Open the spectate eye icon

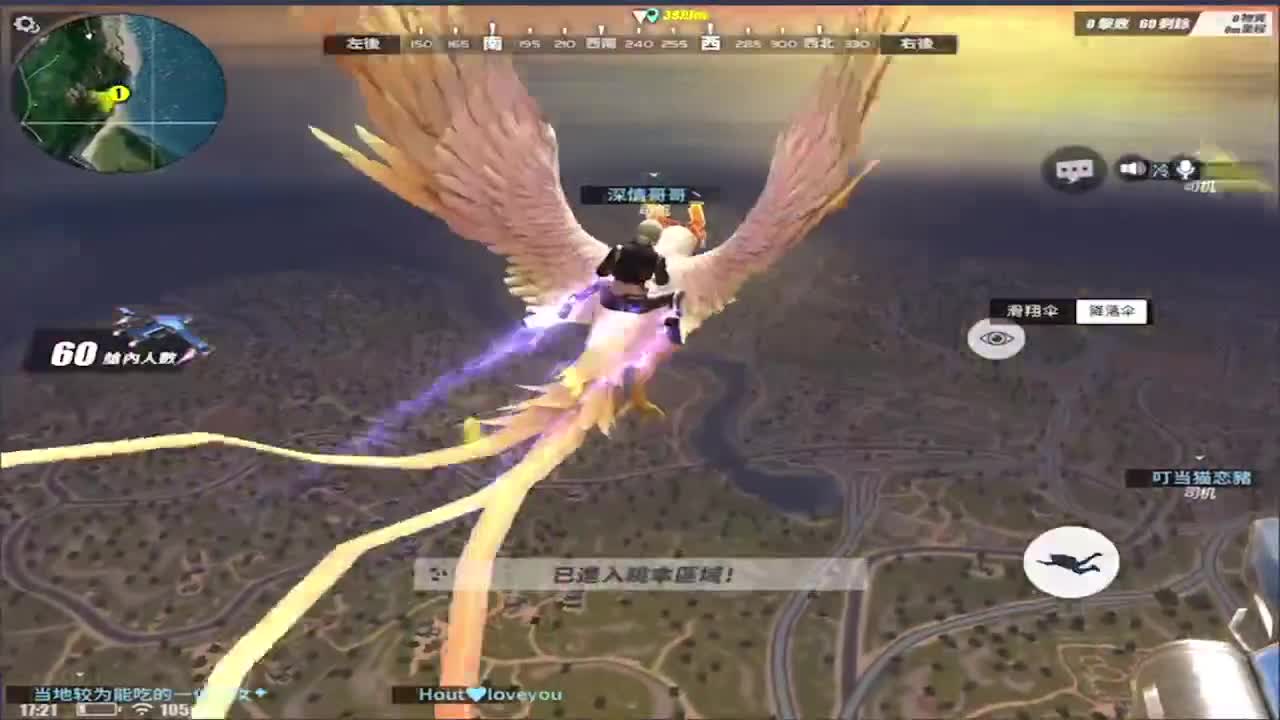[996, 340]
